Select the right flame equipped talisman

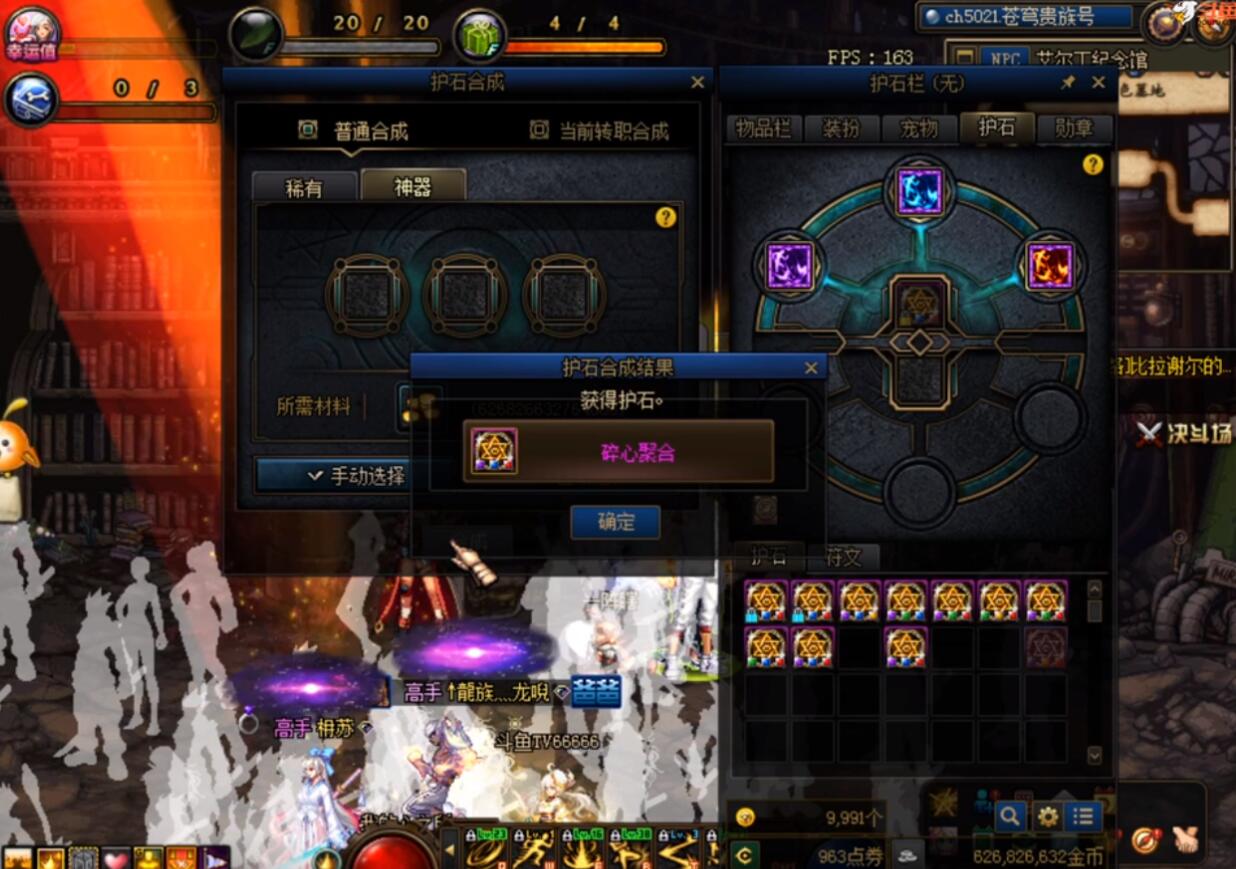click(1049, 266)
